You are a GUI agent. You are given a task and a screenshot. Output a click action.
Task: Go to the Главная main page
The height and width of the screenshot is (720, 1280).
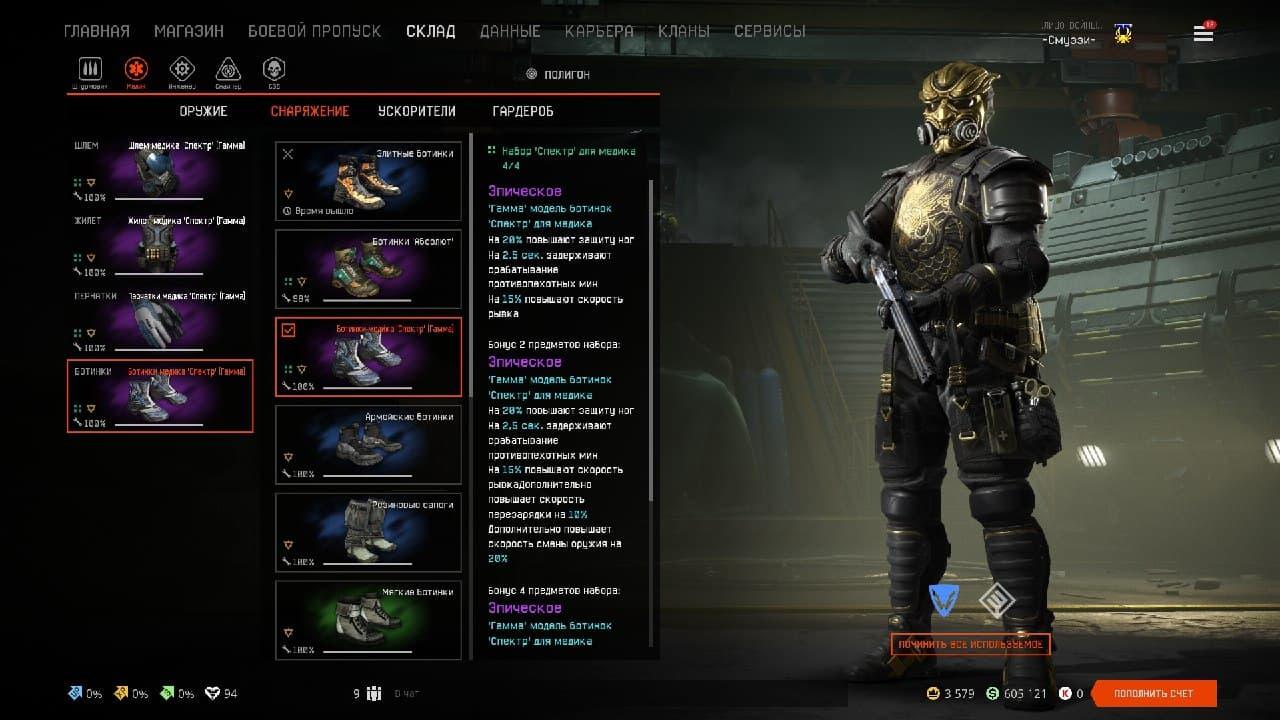[x=96, y=31]
